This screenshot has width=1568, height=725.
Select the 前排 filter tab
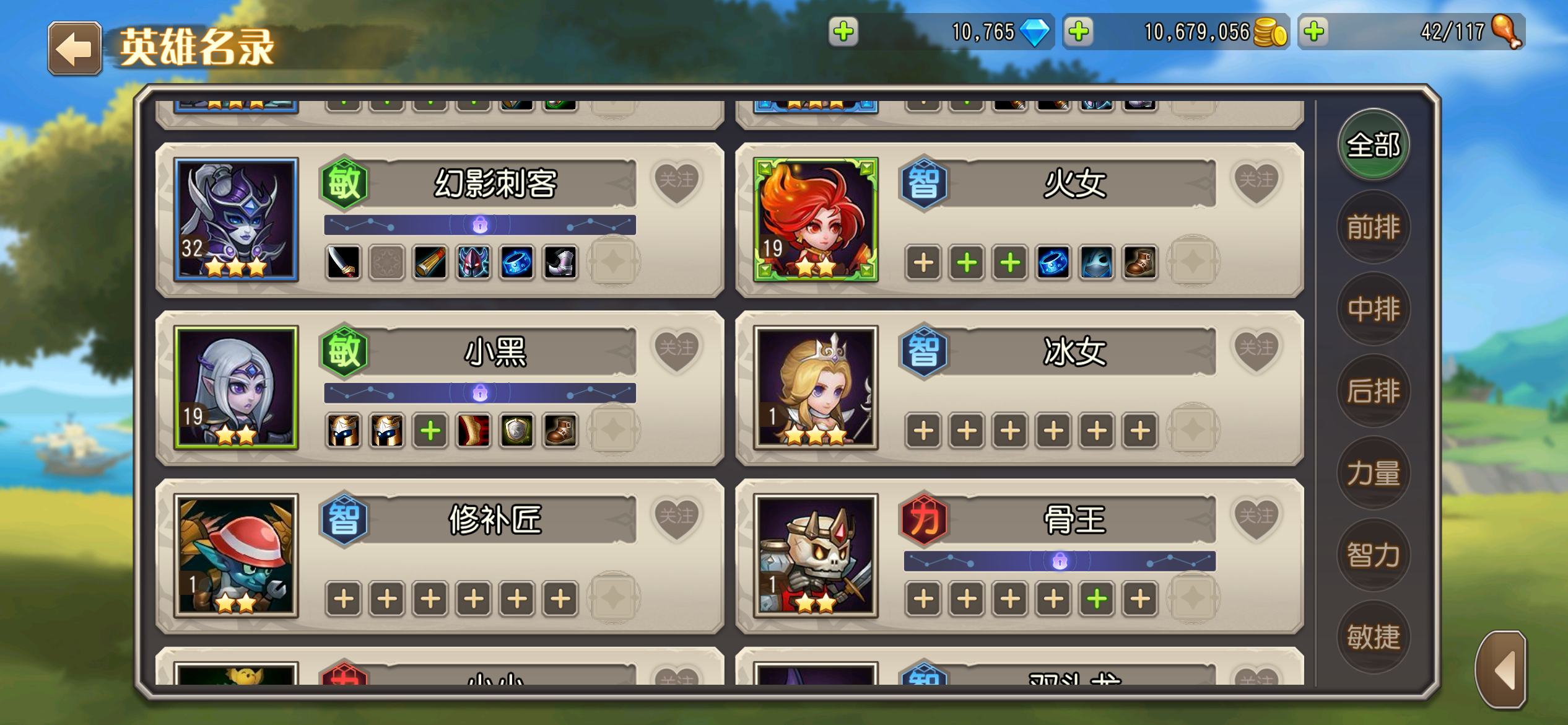1374,226
